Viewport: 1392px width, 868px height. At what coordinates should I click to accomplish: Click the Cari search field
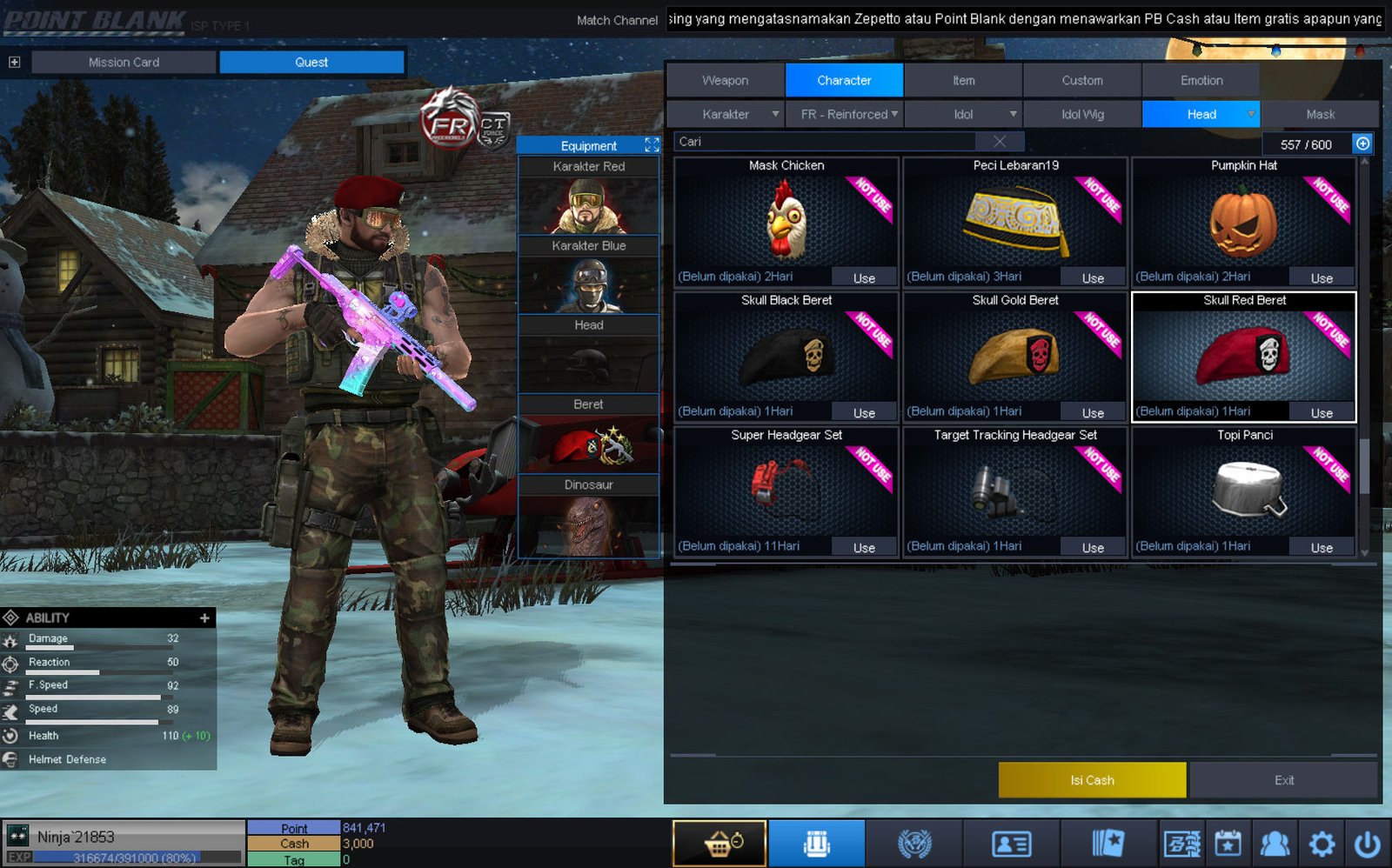[826, 142]
